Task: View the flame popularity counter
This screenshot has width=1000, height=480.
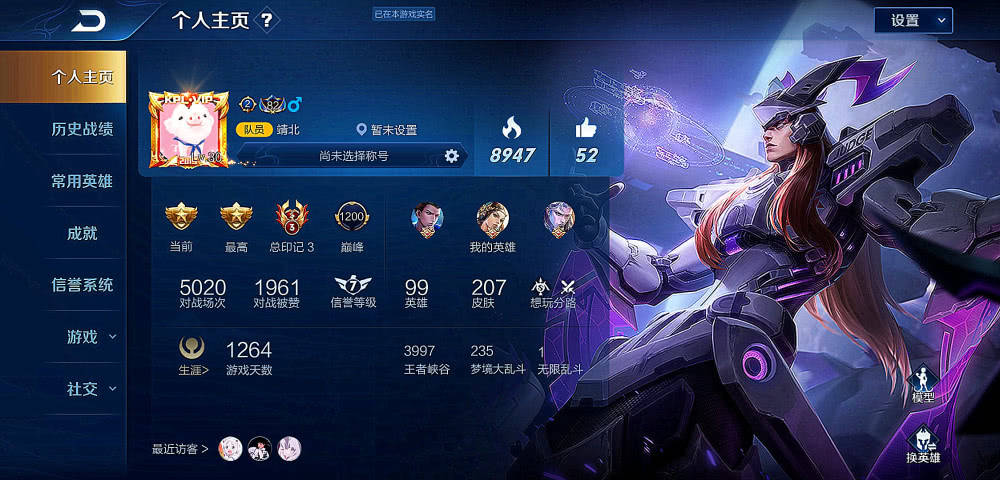Action: (511, 141)
